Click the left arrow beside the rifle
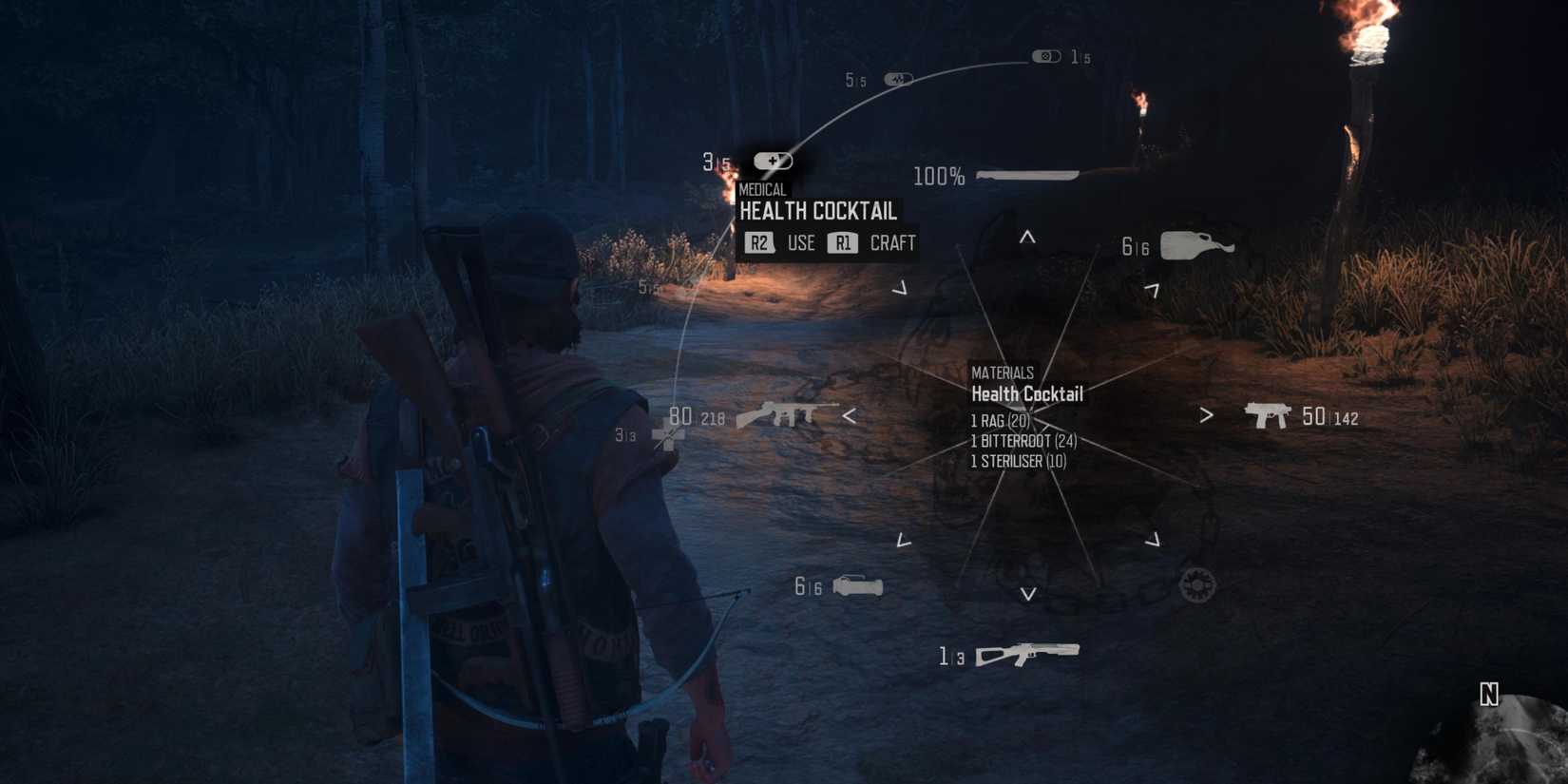 pos(849,415)
